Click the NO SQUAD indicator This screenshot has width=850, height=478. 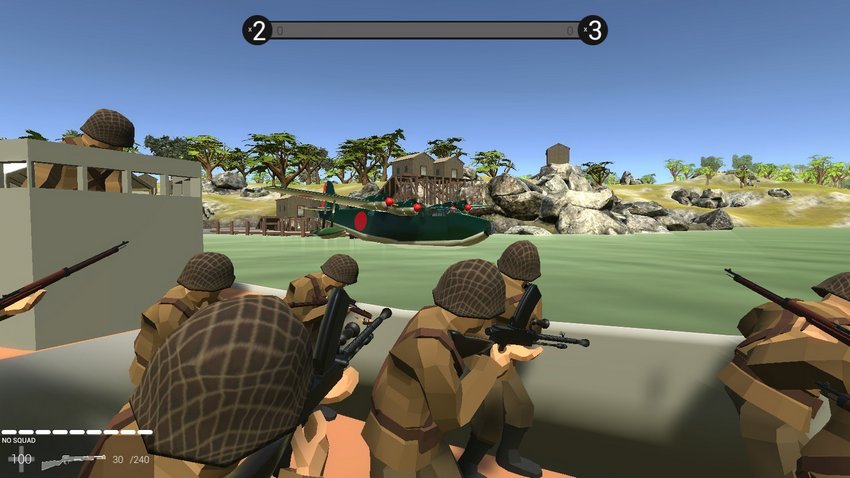(x=19, y=440)
